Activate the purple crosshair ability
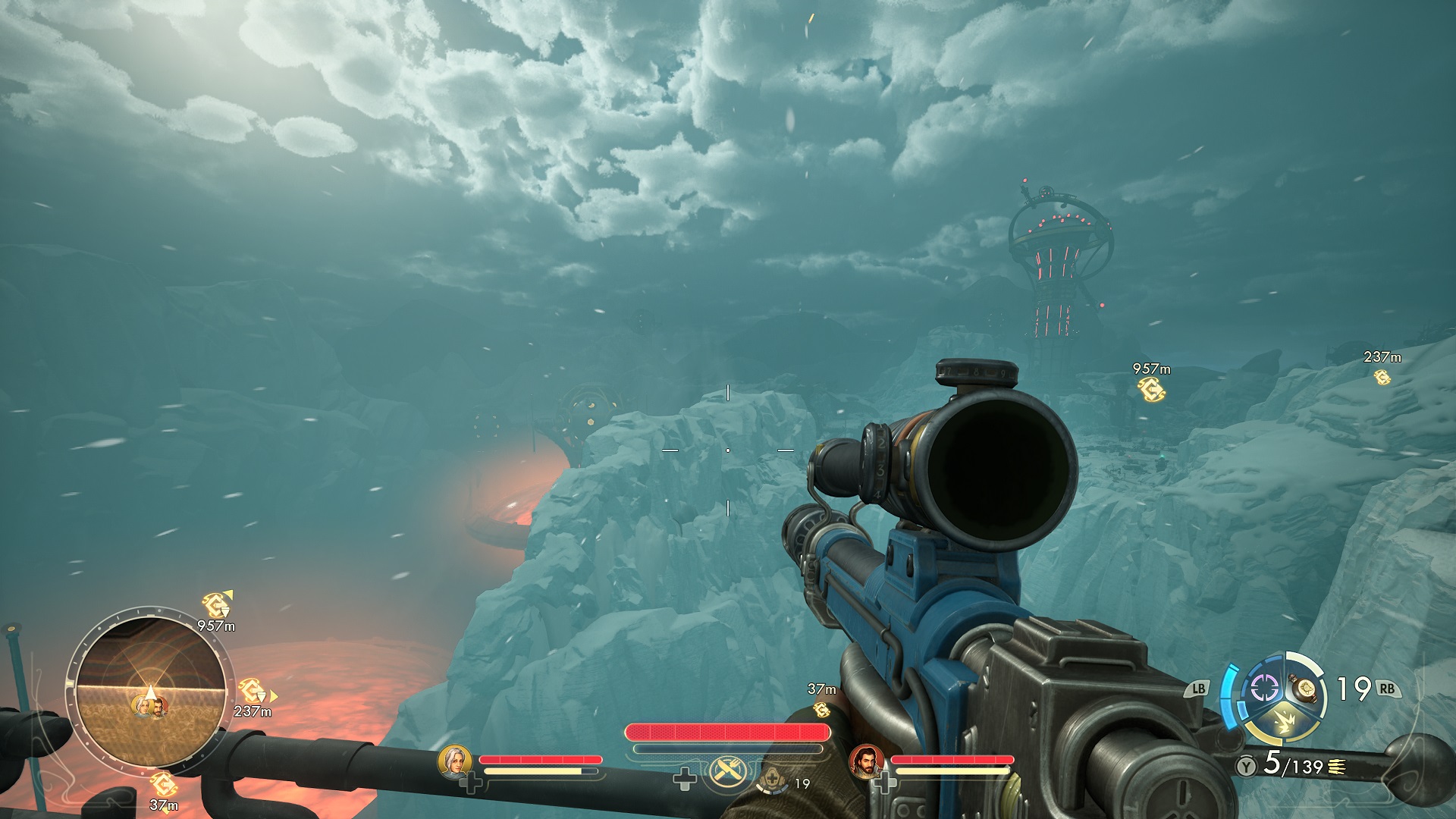This screenshot has width=1456, height=819. (1263, 689)
